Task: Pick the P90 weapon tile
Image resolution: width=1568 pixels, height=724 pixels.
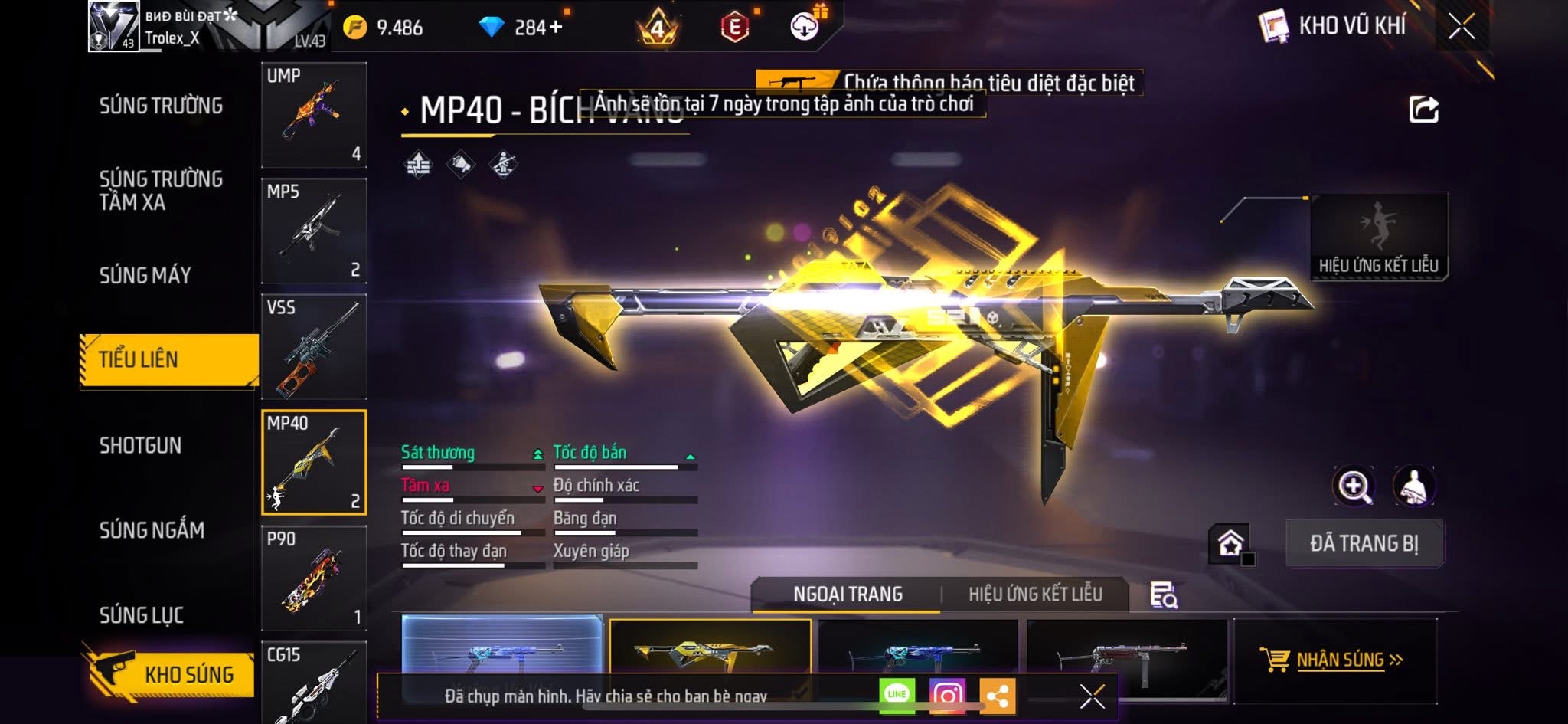Action: 314,578
